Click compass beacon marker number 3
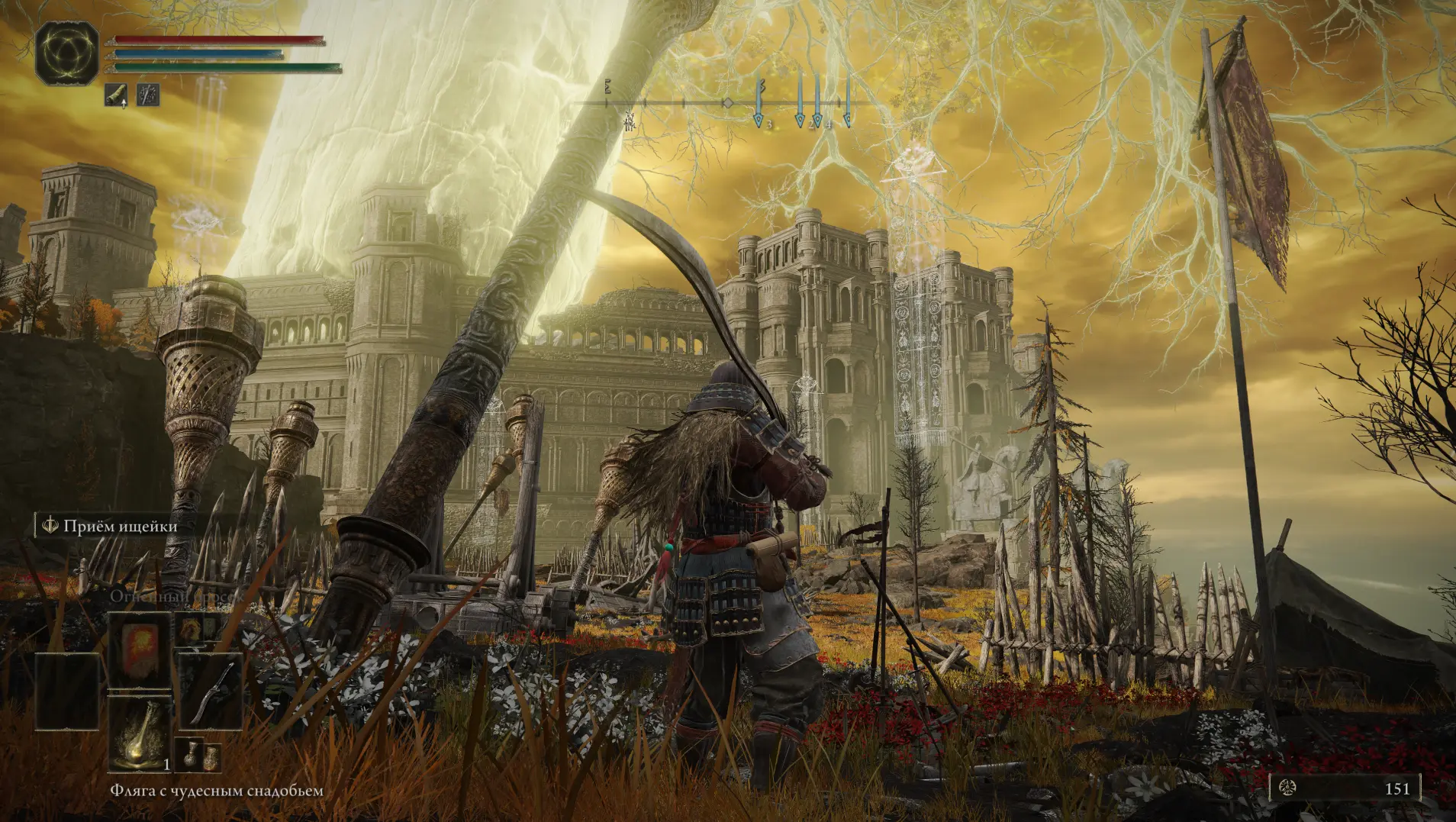 click(x=759, y=120)
